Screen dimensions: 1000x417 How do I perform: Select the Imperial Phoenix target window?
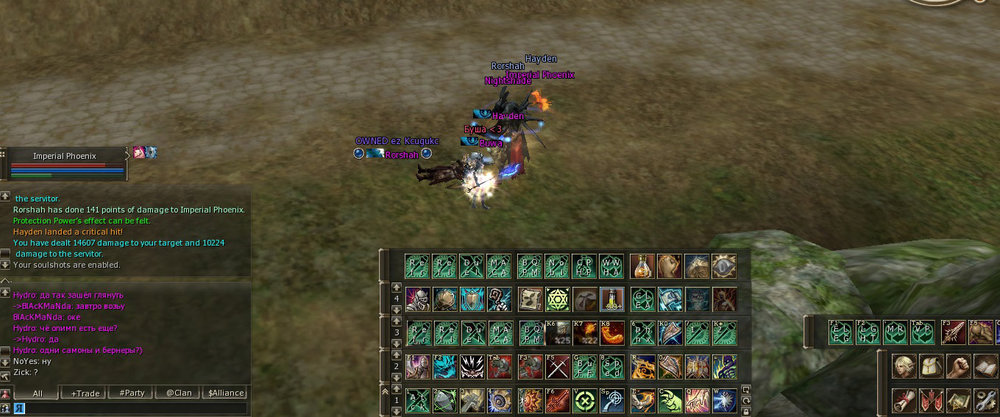pos(64,156)
